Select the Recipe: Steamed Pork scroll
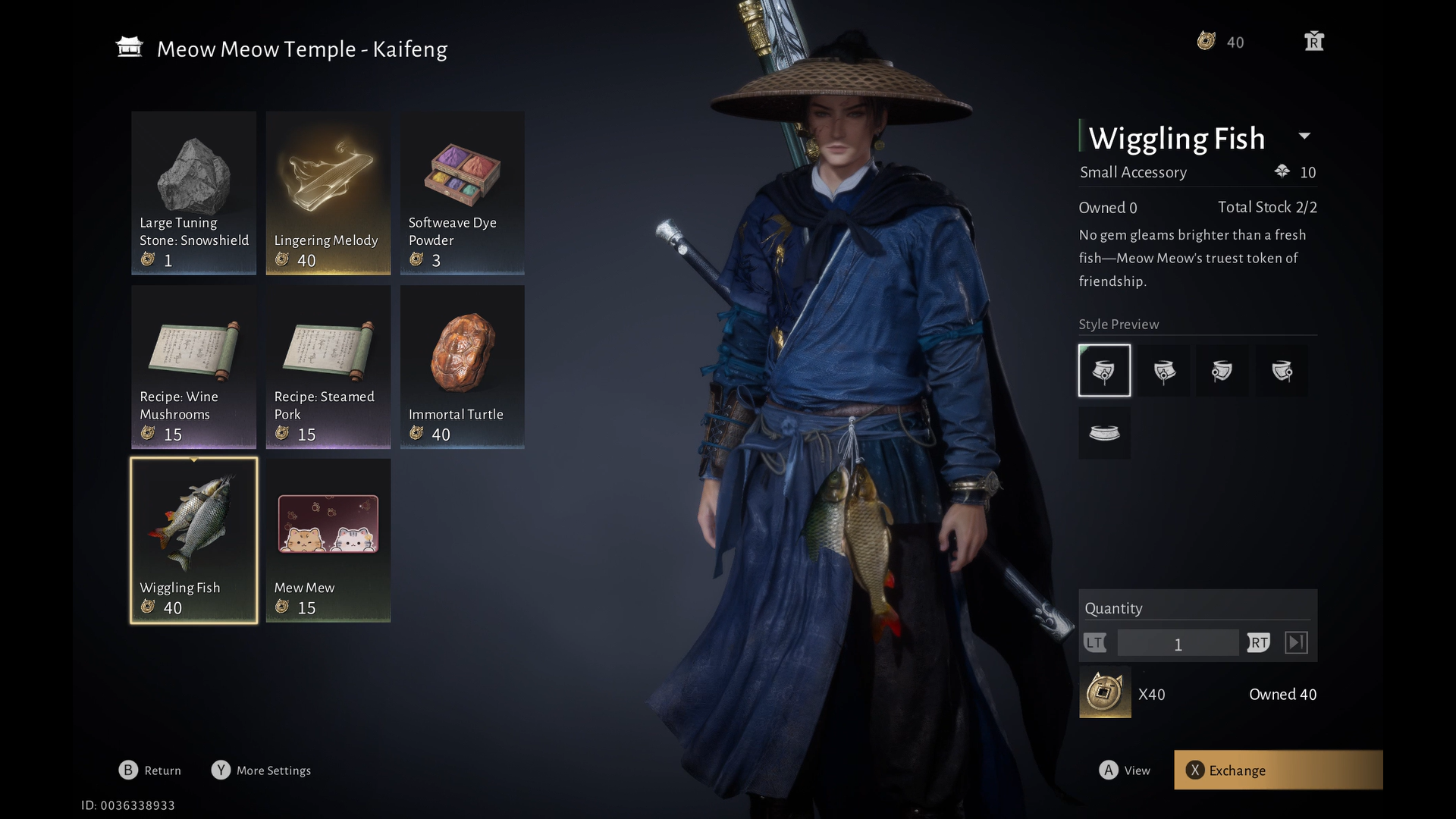The width and height of the screenshot is (1456, 819). [328, 366]
